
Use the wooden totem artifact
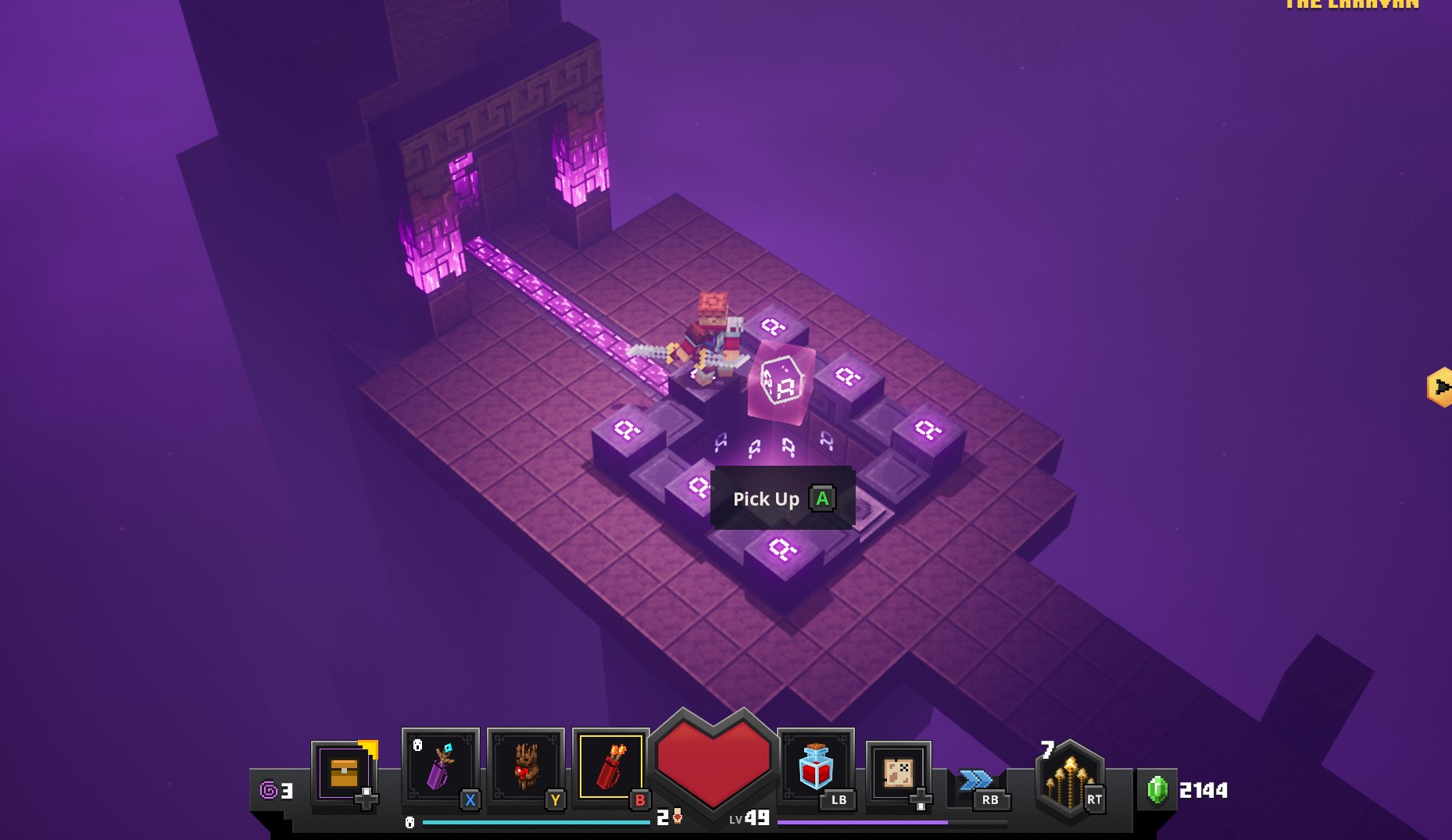point(524,766)
